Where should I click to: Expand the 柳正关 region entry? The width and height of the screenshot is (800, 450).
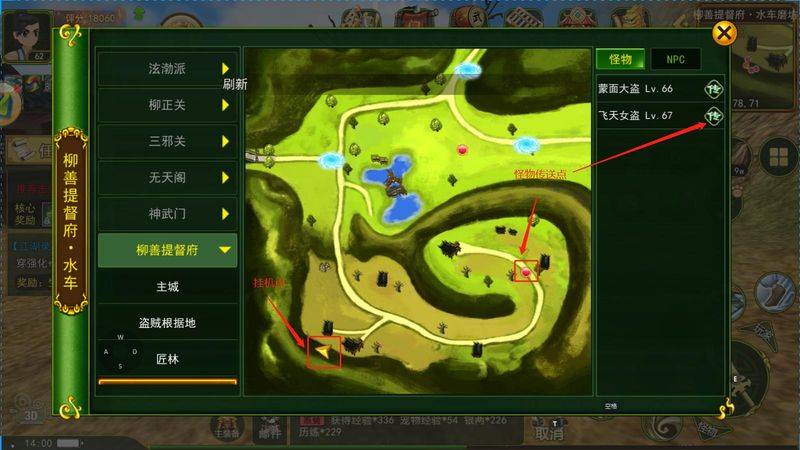point(168,105)
